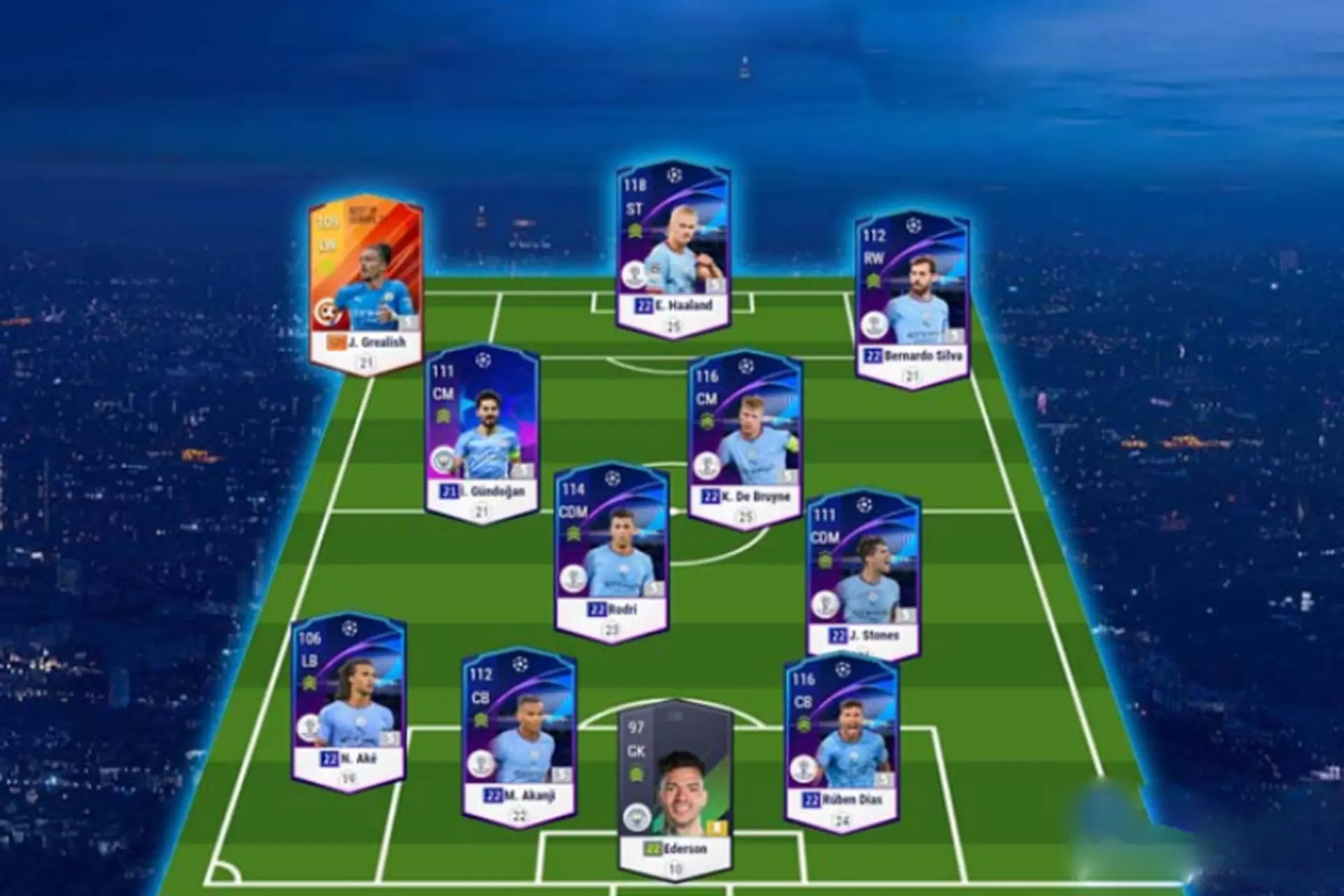Click the club crest icon on Ederson's card
The height and width of the screenshot is (896, 1344).
[x=636, y=818]
